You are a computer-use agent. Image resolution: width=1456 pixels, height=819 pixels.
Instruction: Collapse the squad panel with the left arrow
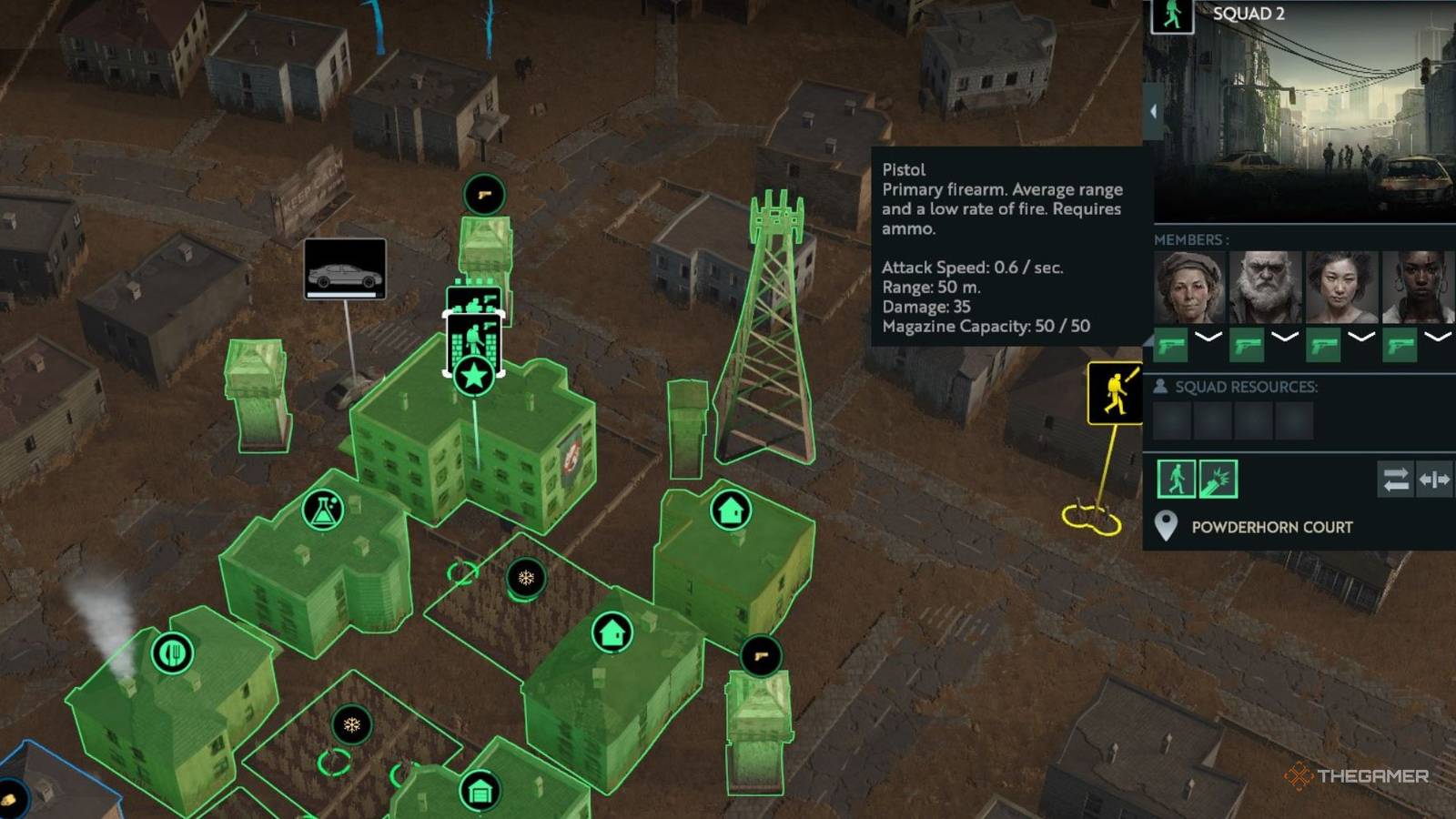pos(1156,109)
